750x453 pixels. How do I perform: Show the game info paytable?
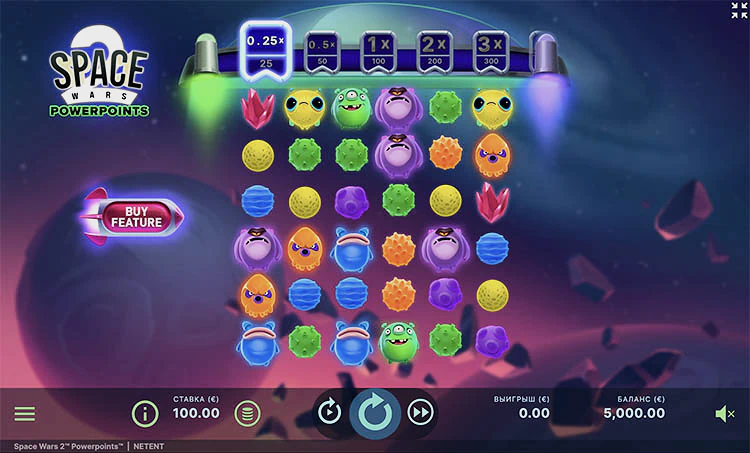pos(145,412)
